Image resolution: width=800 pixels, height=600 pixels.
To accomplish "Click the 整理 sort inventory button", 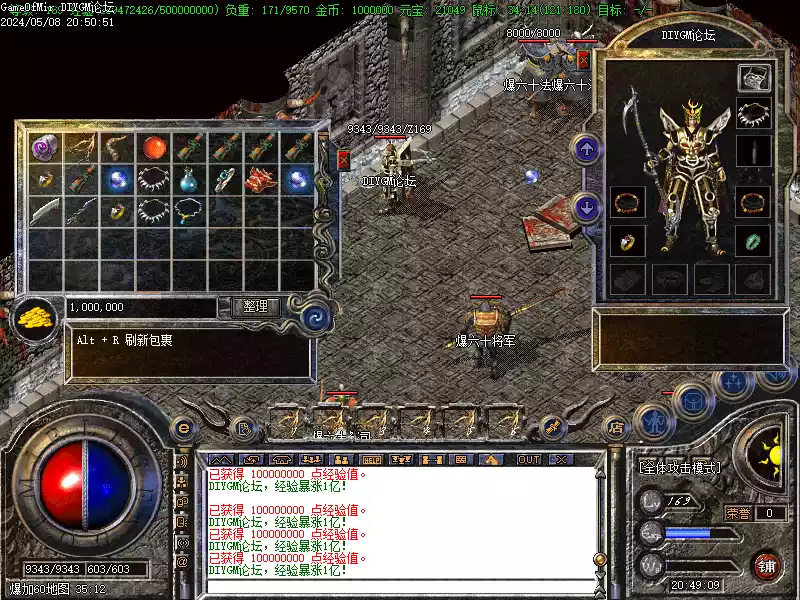I will pos(255,307).
